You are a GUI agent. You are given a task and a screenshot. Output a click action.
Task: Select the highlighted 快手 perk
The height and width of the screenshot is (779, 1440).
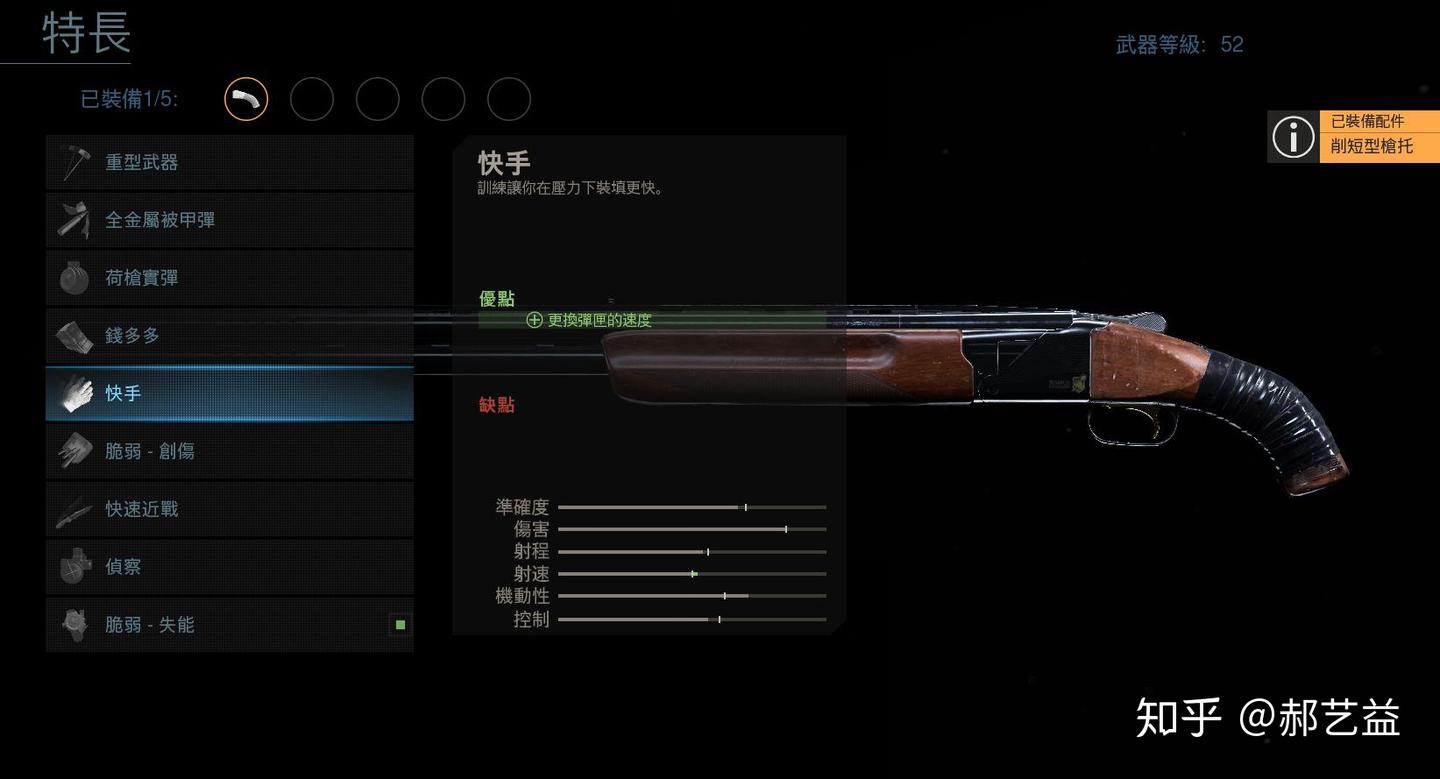click(229, 394)
